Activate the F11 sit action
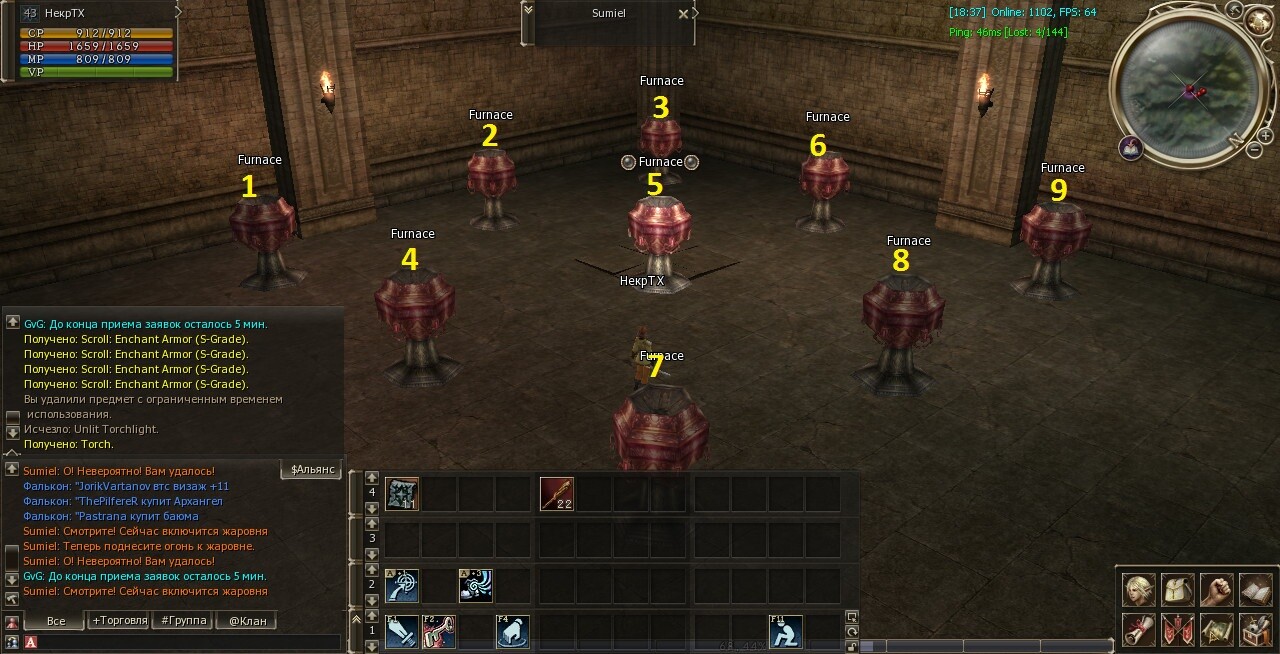 pyautogui.click(x=786, y=631)
